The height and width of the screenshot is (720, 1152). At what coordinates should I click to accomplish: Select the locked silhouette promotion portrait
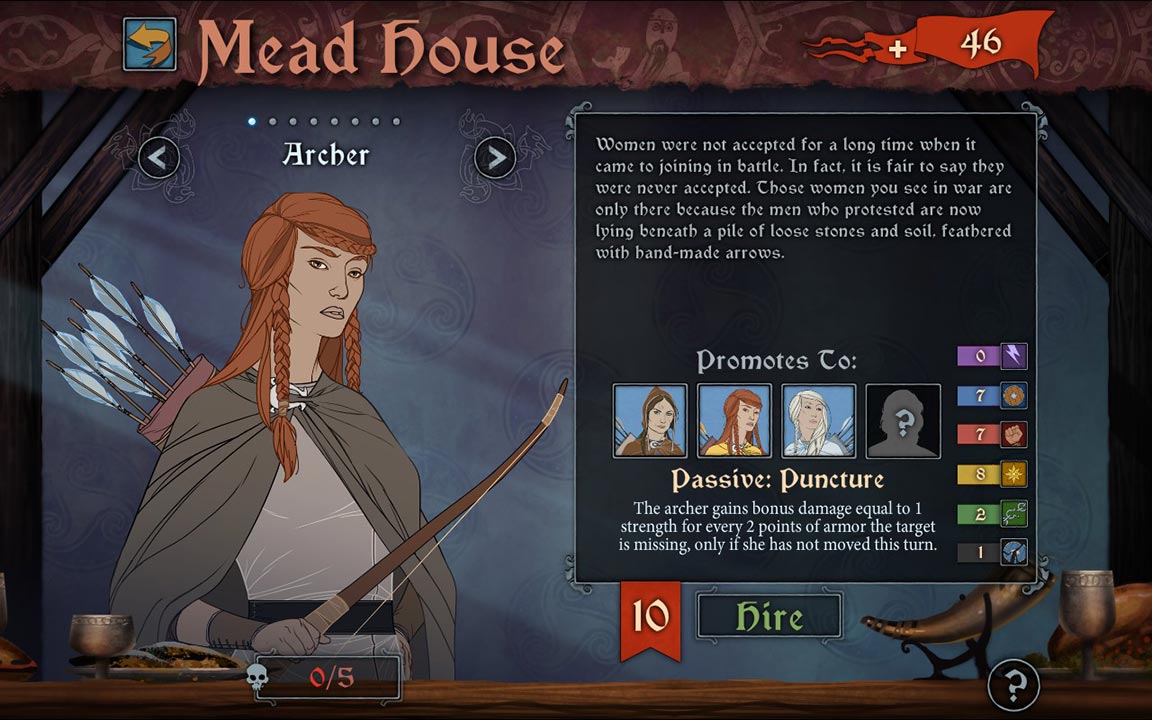(903, 421)
